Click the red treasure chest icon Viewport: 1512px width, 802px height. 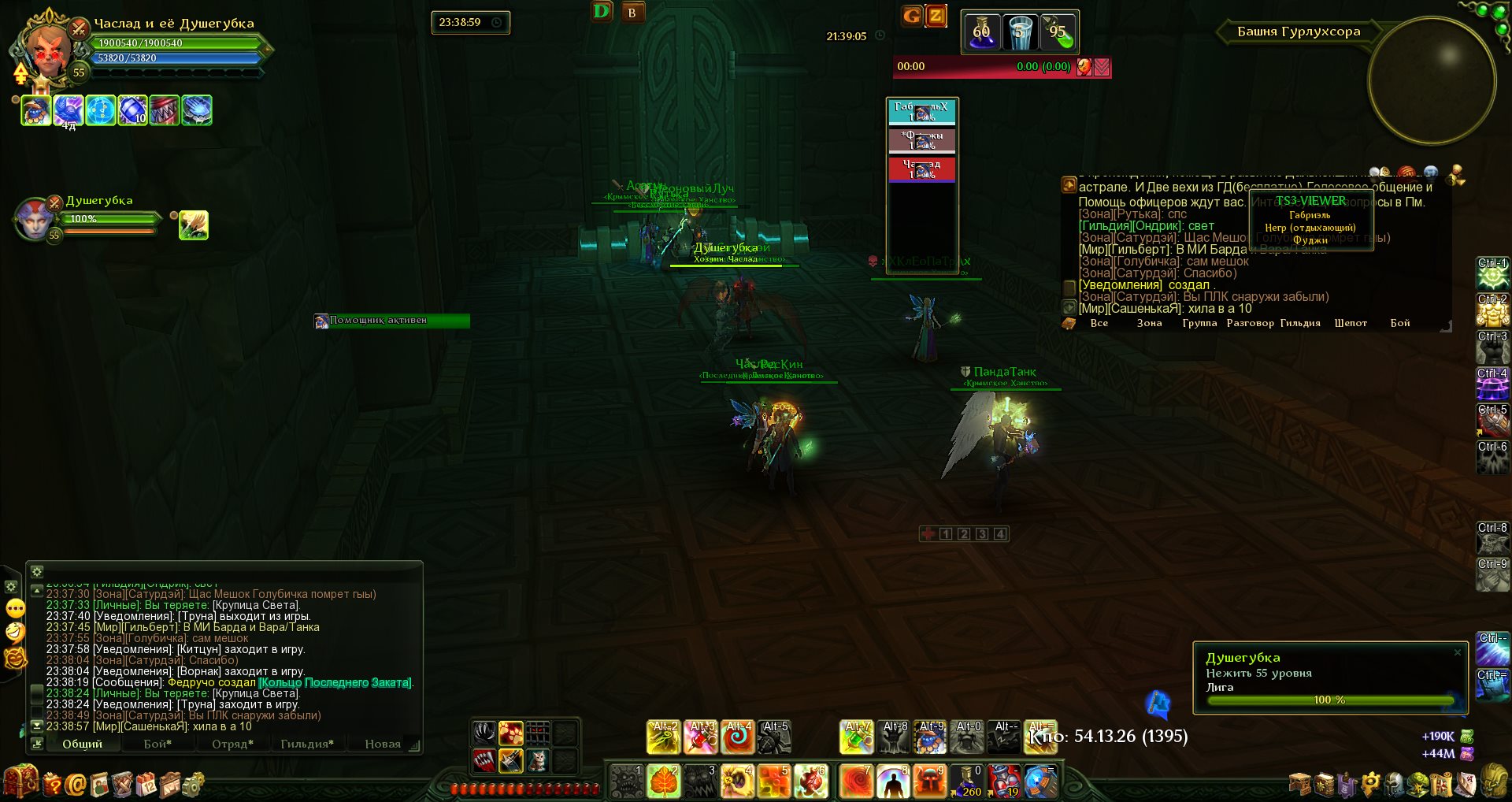pyautogui.click(x=20, y=782)
